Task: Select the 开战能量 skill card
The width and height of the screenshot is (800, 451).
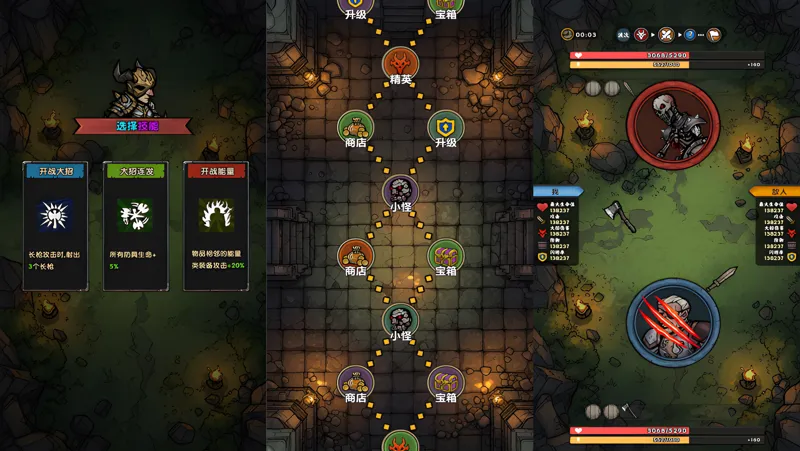Action: (x=216, y=225)
